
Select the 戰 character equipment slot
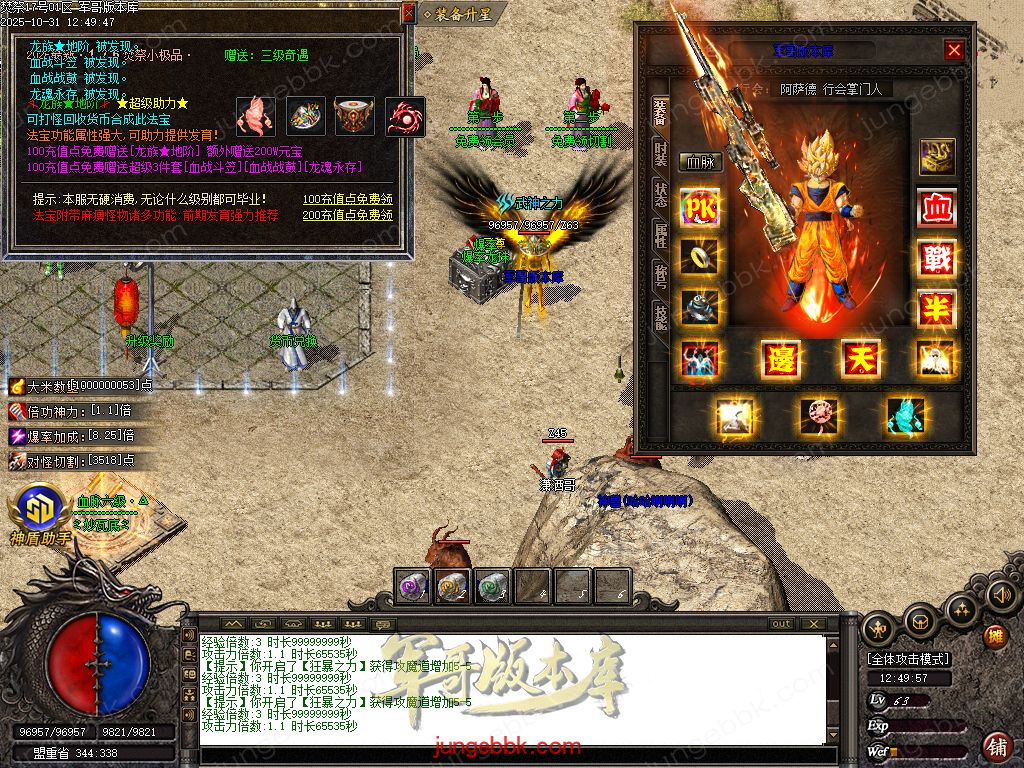(x=937, y=258)
